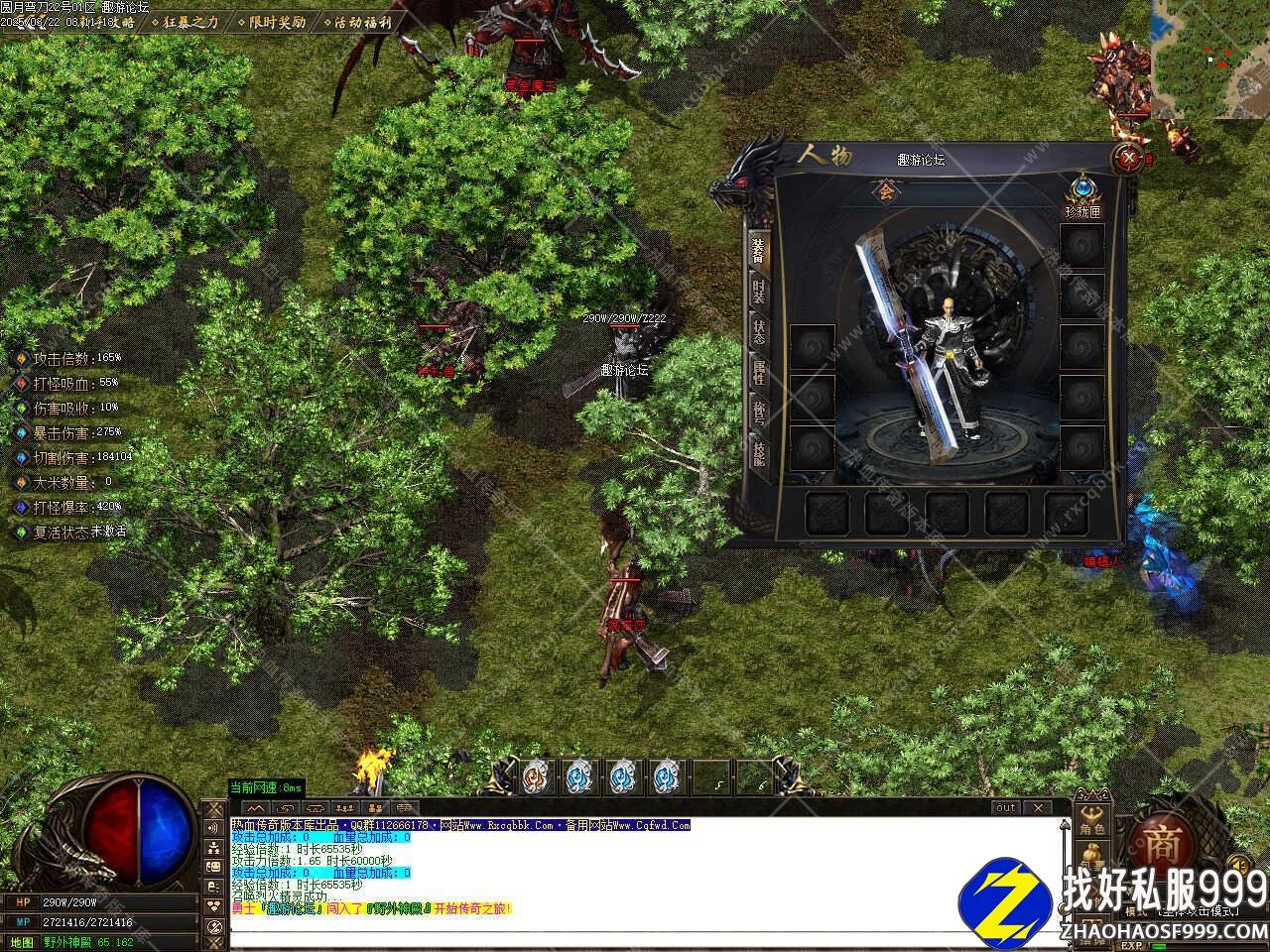Open the 珍珑匣 gem box

click(x=1080, y=191)
